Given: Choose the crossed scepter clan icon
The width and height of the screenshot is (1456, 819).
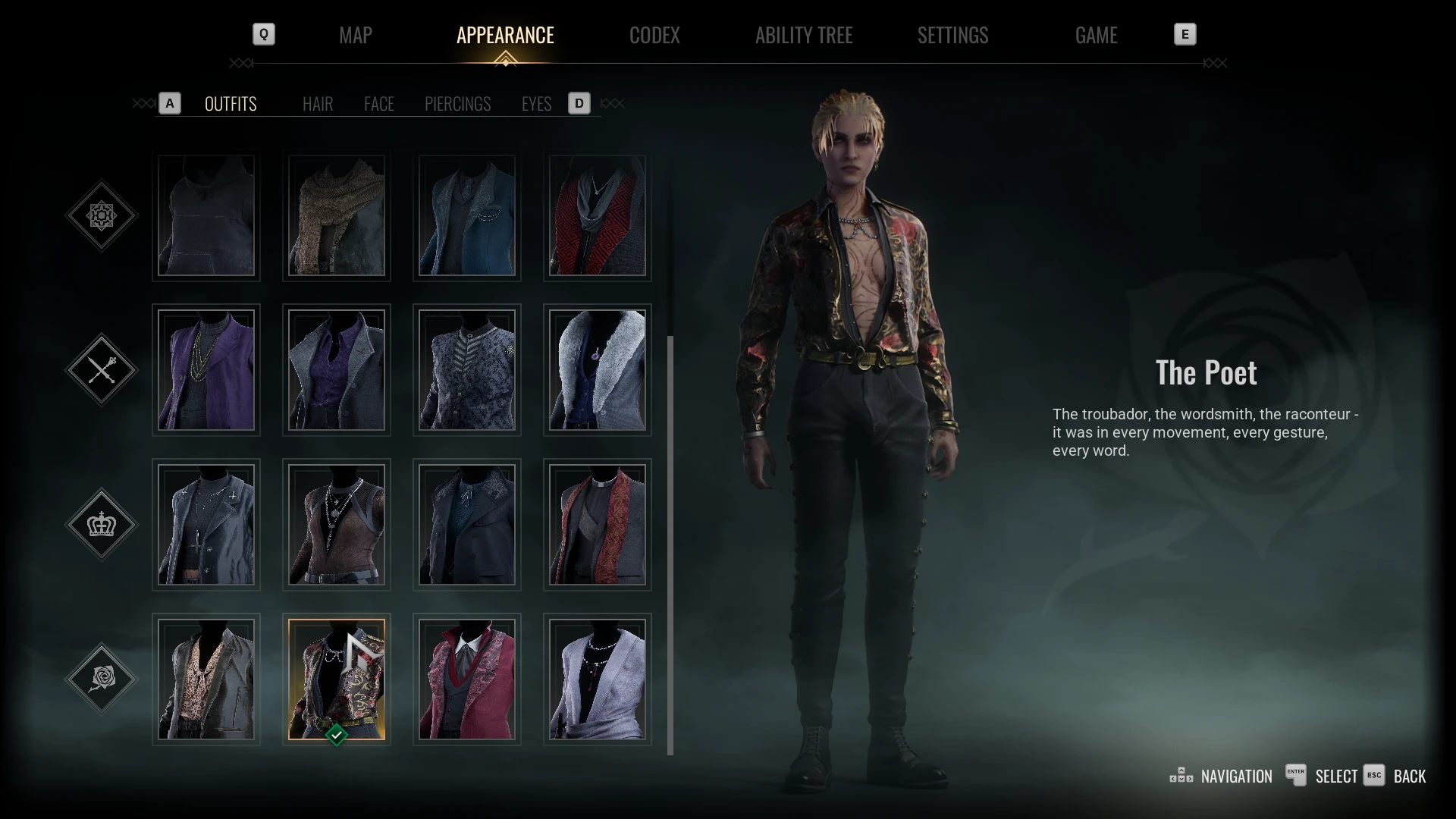Looking at the screenshot, I should (102, 370).
